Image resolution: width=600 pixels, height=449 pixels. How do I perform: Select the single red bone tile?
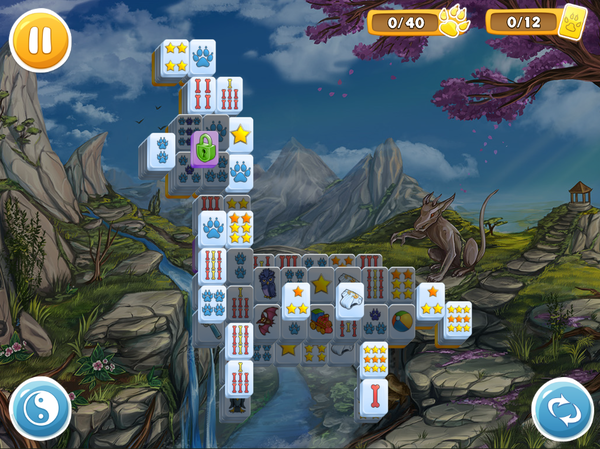point(373,396)
